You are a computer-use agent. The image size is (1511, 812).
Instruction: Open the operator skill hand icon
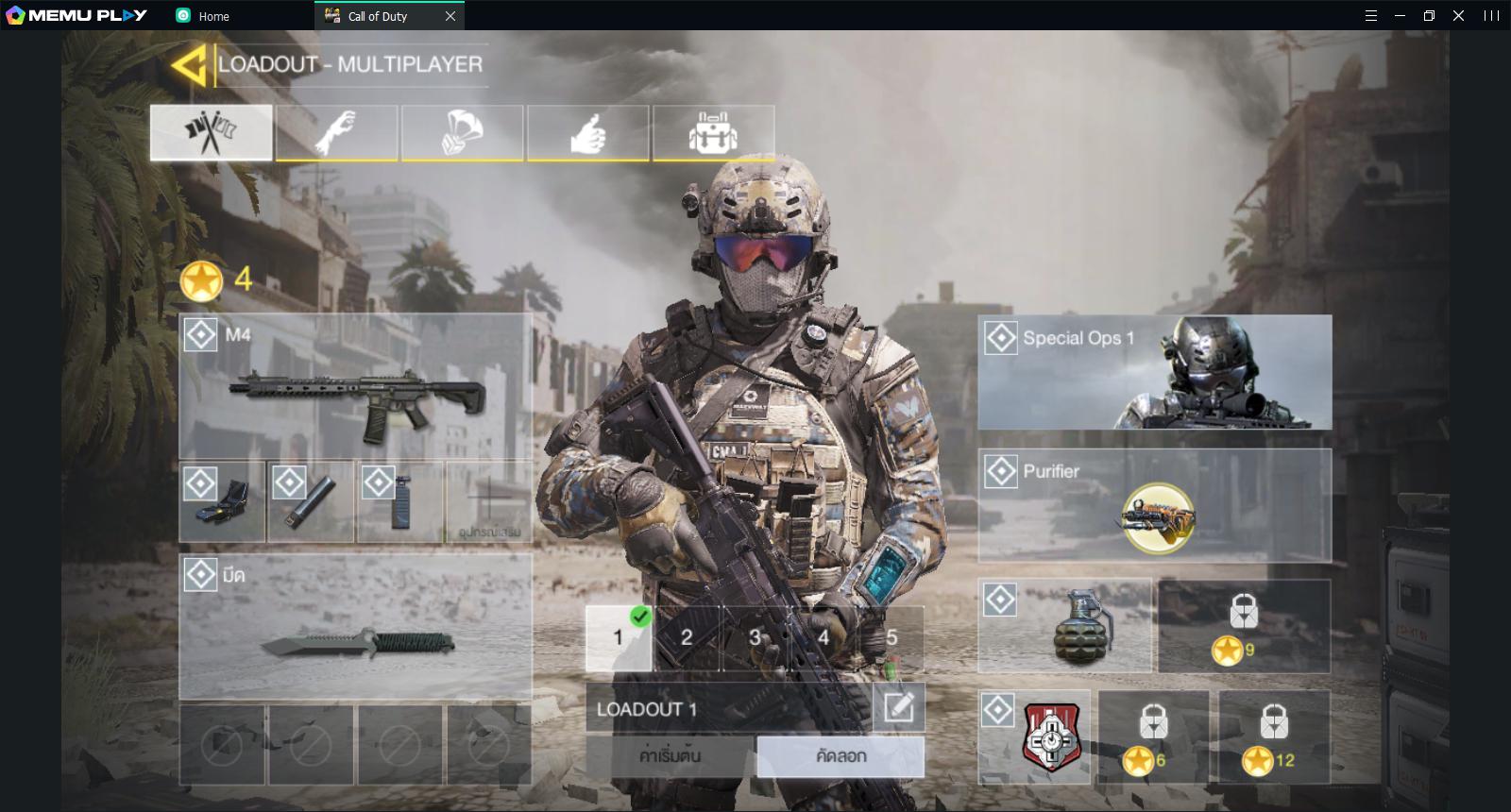click(x=336, y=132)
